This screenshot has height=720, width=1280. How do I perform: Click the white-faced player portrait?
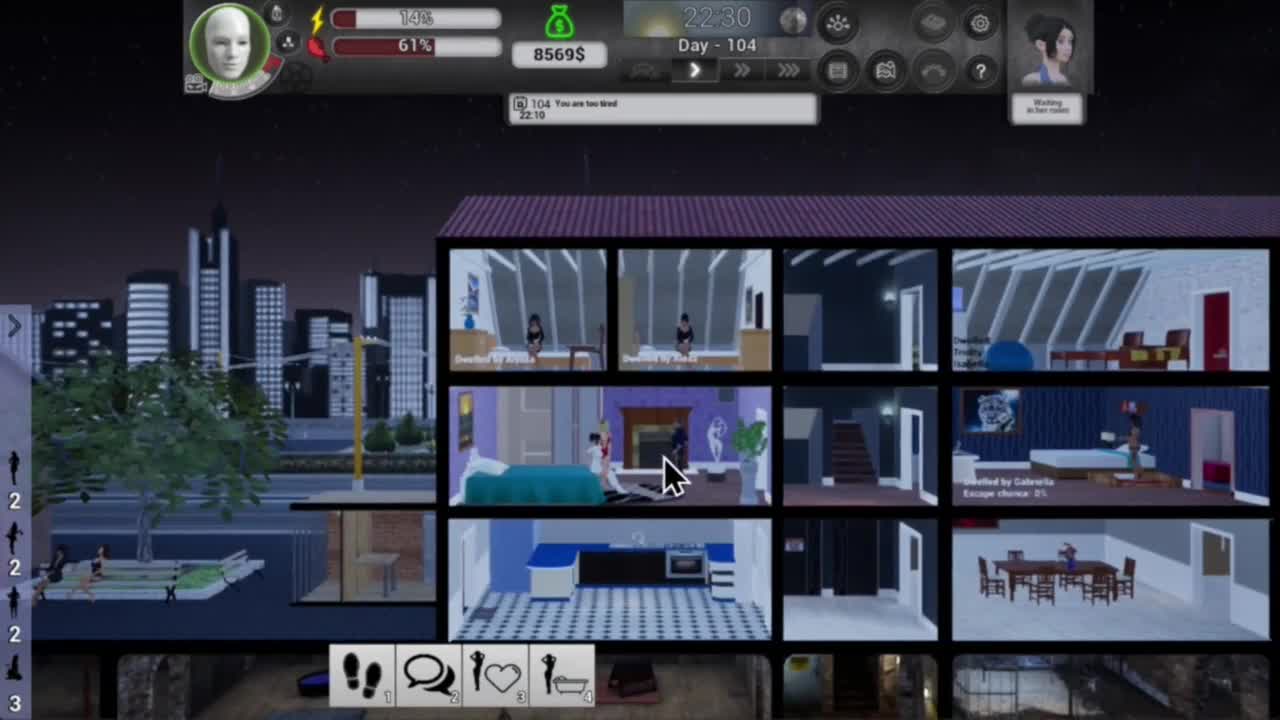coord(231,45)
